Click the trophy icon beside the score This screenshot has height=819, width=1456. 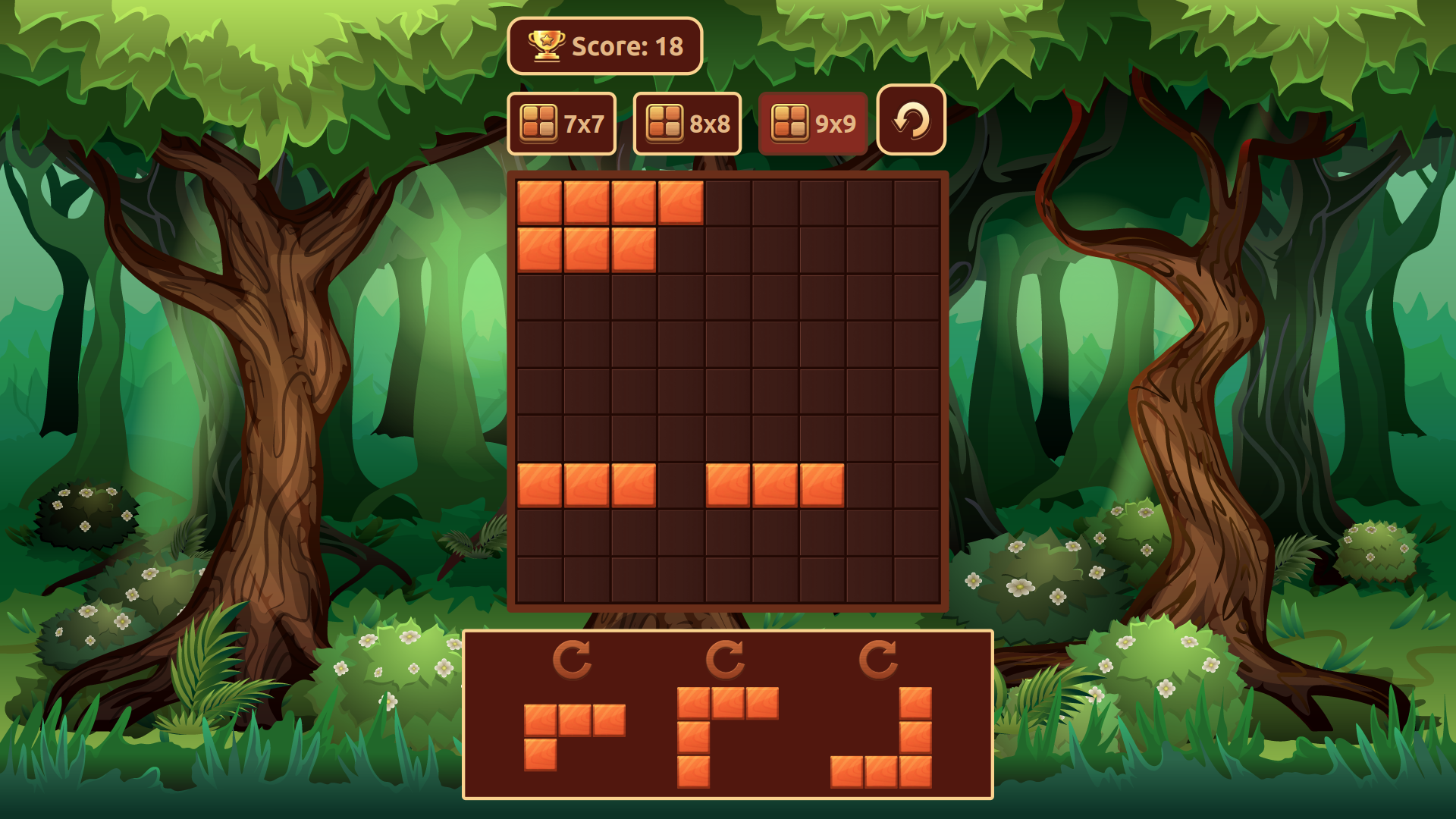click(544, 45)
